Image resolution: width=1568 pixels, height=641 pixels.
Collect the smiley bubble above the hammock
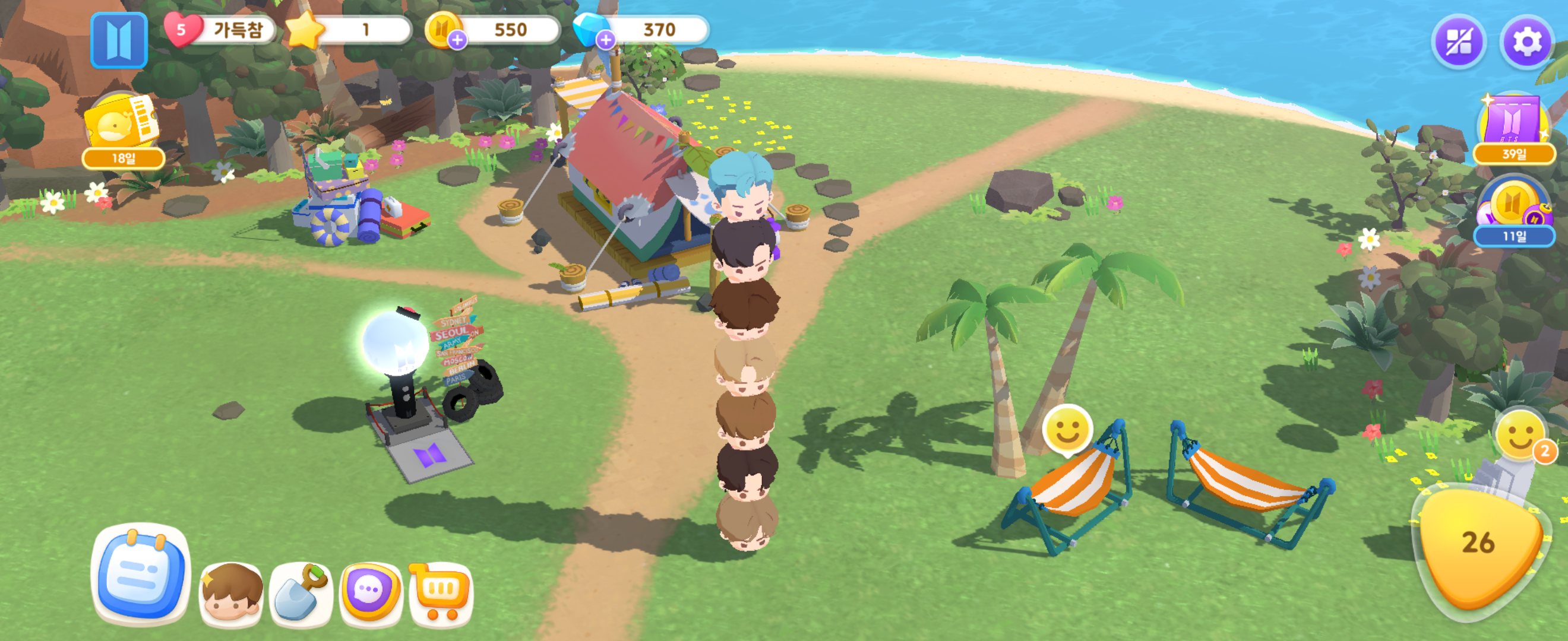1067,430
